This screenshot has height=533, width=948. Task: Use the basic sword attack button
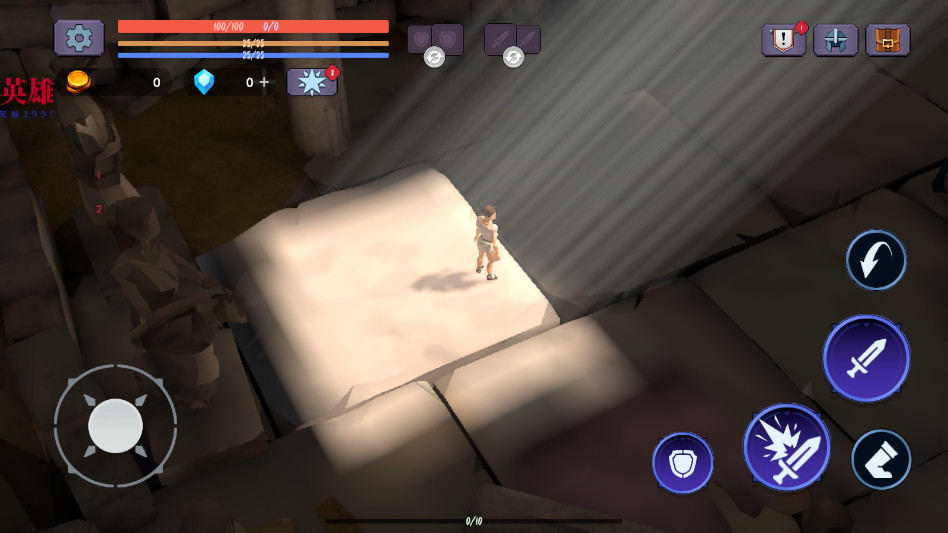(866, 358)
